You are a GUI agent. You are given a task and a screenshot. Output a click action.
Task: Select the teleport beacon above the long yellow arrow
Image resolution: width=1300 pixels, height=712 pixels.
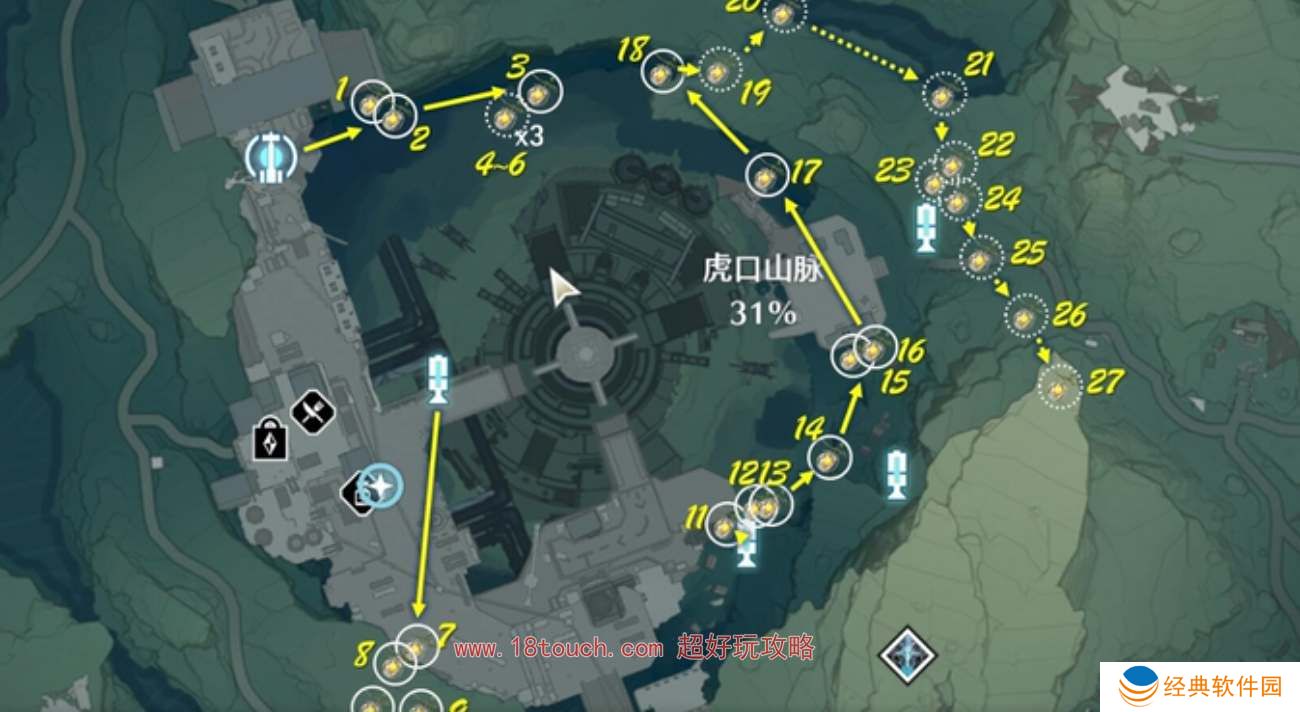click(x=437, y=378)
